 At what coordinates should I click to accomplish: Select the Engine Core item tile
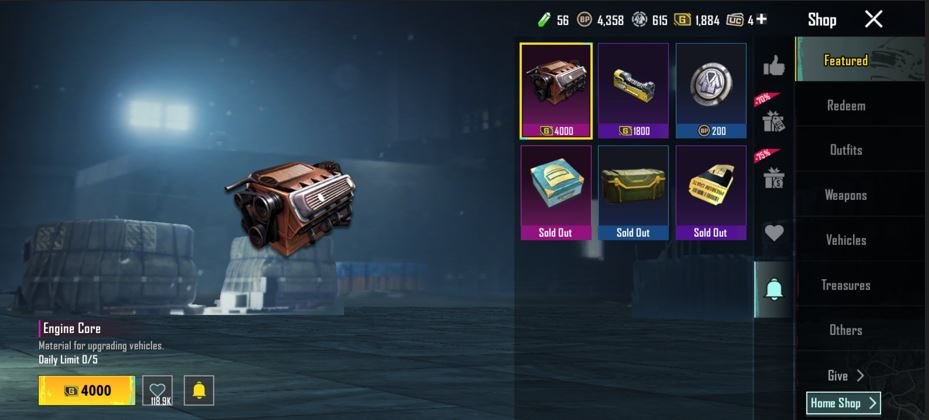coord(556,90)
